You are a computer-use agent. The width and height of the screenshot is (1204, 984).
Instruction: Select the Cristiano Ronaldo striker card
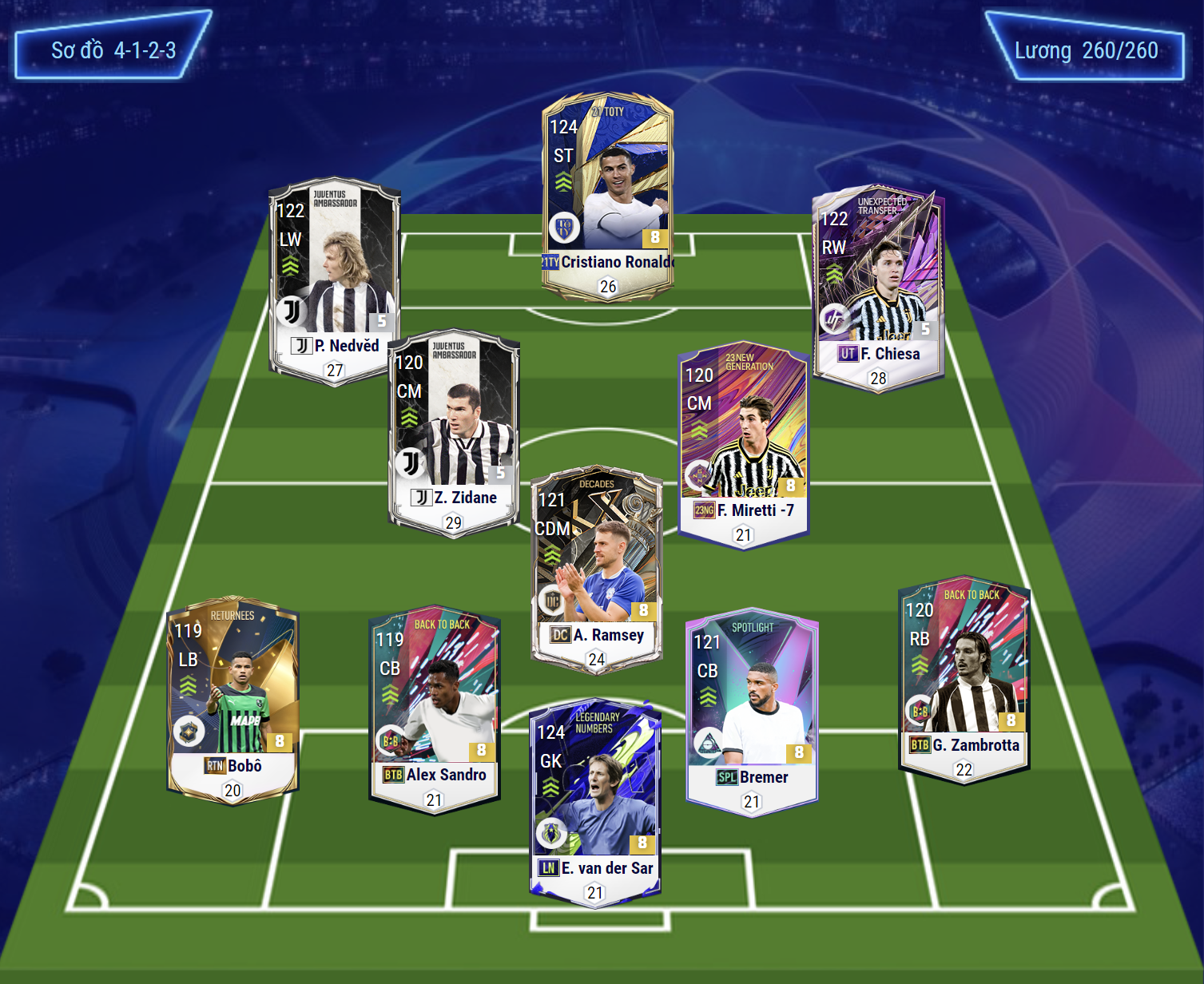pos(607,196)
